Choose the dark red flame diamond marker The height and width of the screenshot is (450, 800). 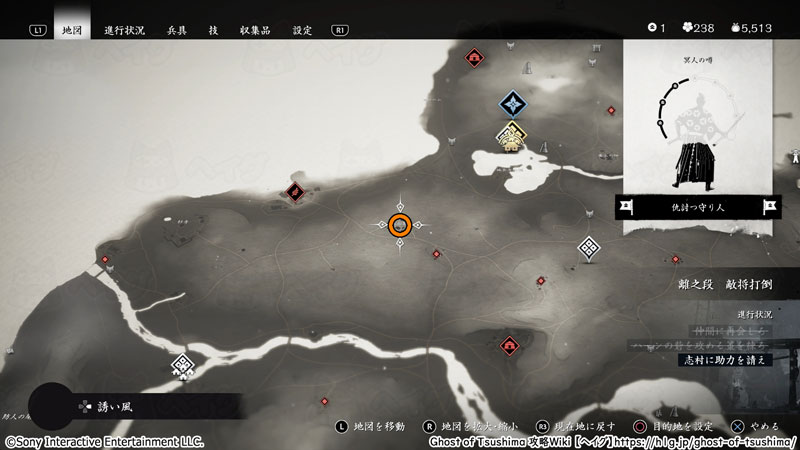coord(295,191)
